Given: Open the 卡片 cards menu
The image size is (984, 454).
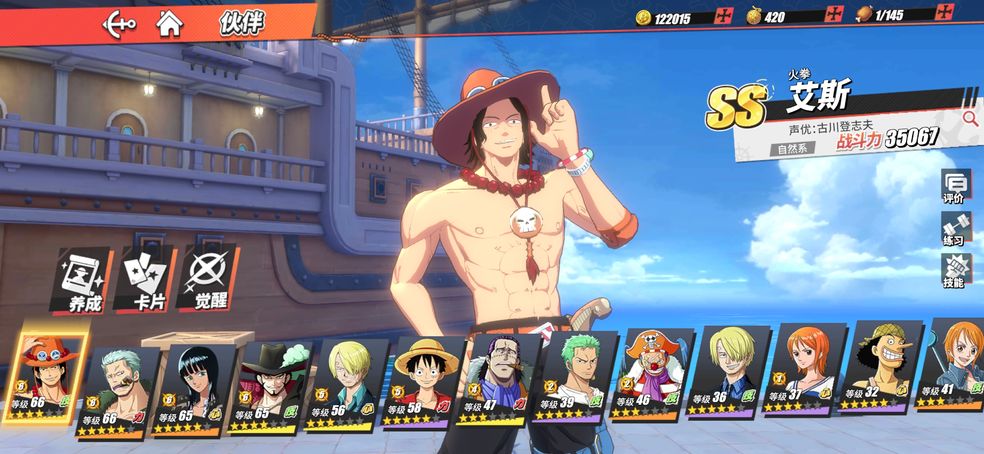Looking at the screenshot, I should coord(145,280).
